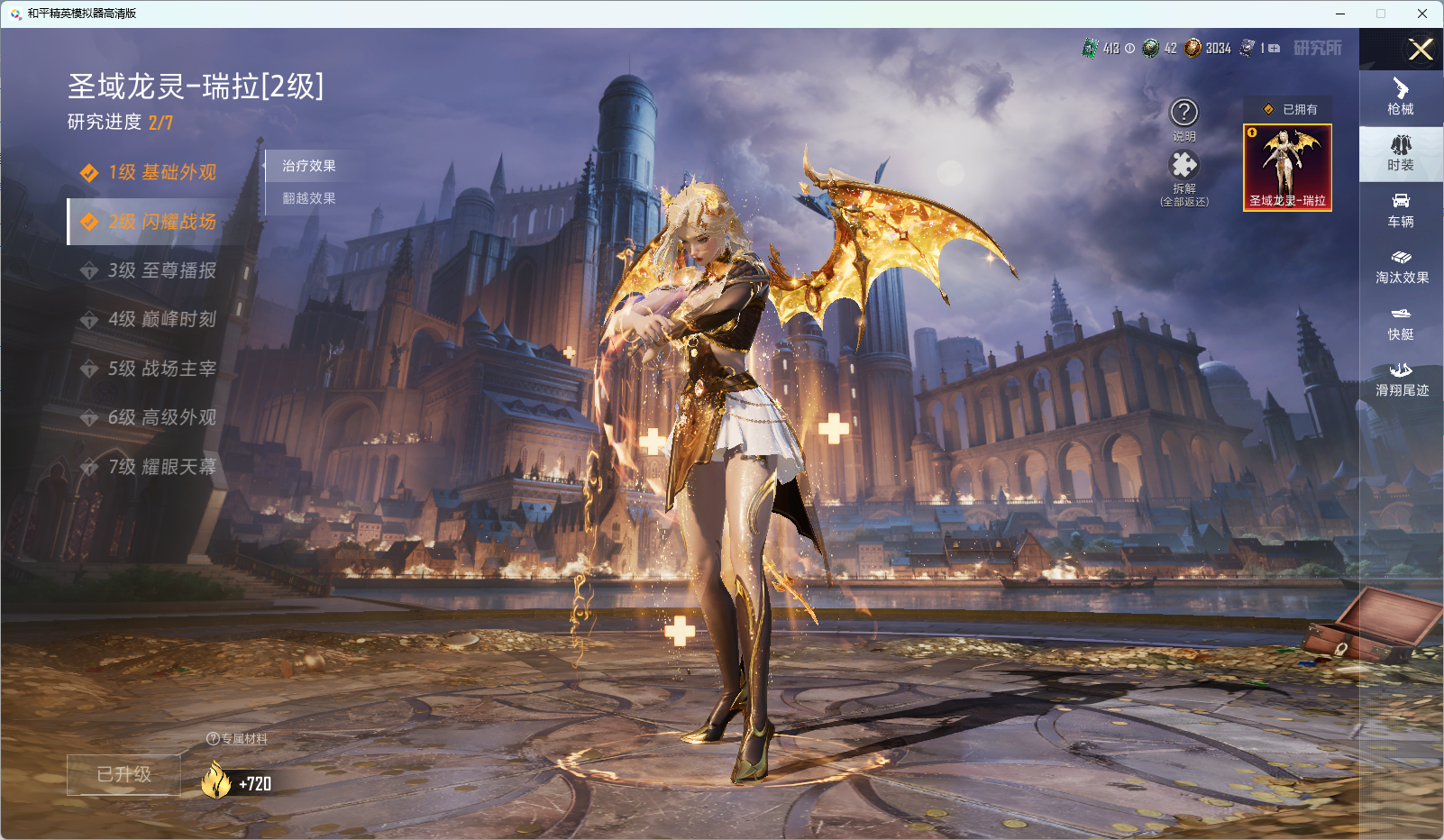Switch to the 枪械 category
1444x840 pixels.
1401,97
